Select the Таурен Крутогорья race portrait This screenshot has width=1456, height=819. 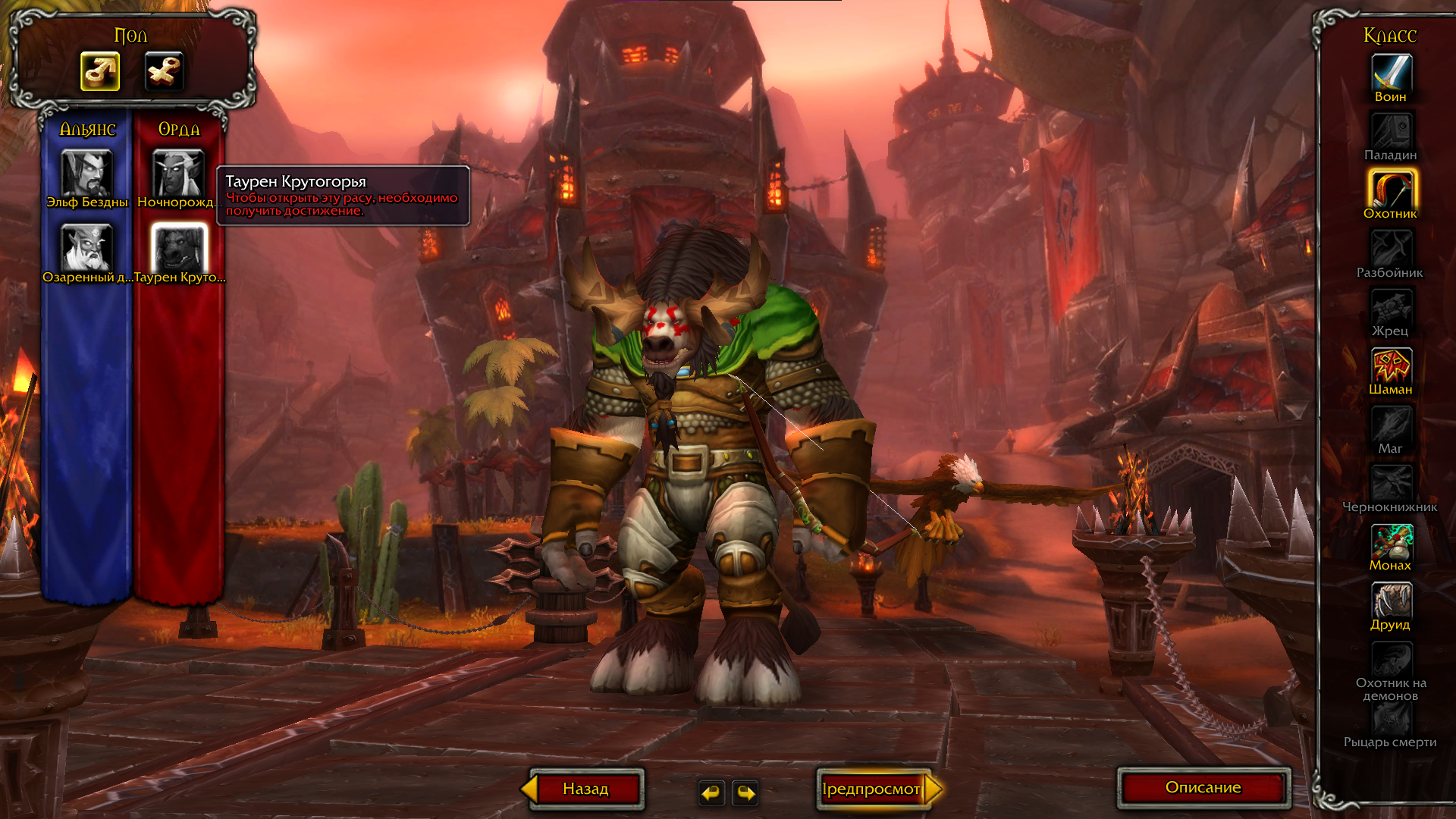(179, 248)
